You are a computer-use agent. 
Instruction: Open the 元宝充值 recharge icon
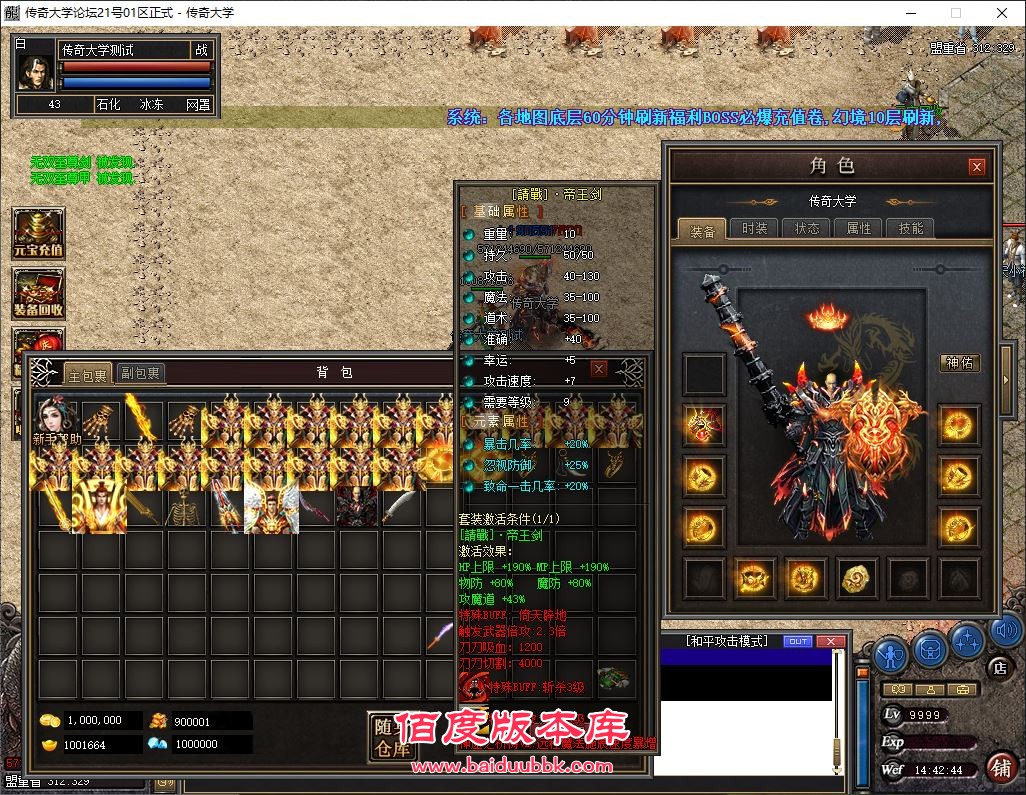[39, 234]
